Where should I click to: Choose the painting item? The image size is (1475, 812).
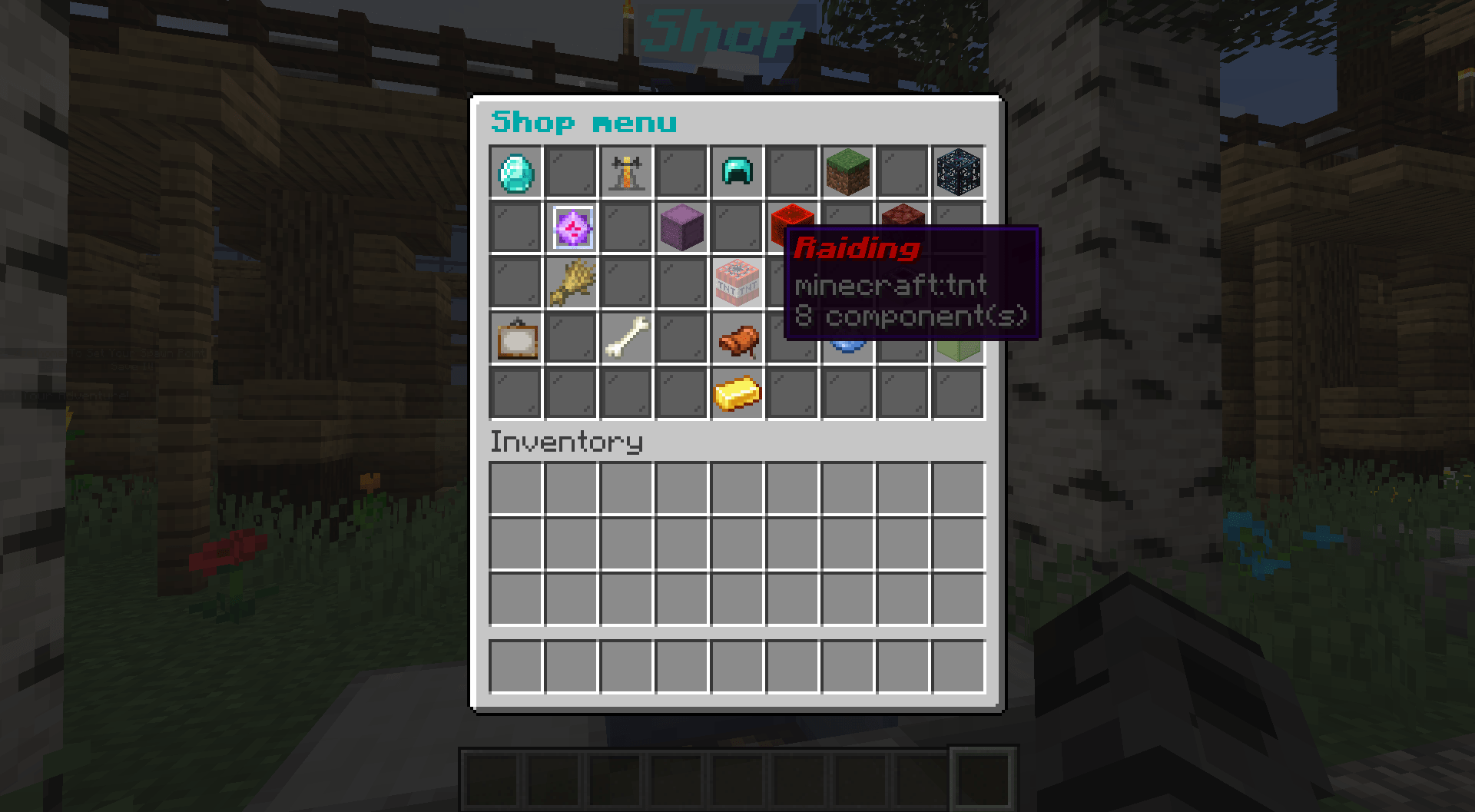click(x=515, y=337)
